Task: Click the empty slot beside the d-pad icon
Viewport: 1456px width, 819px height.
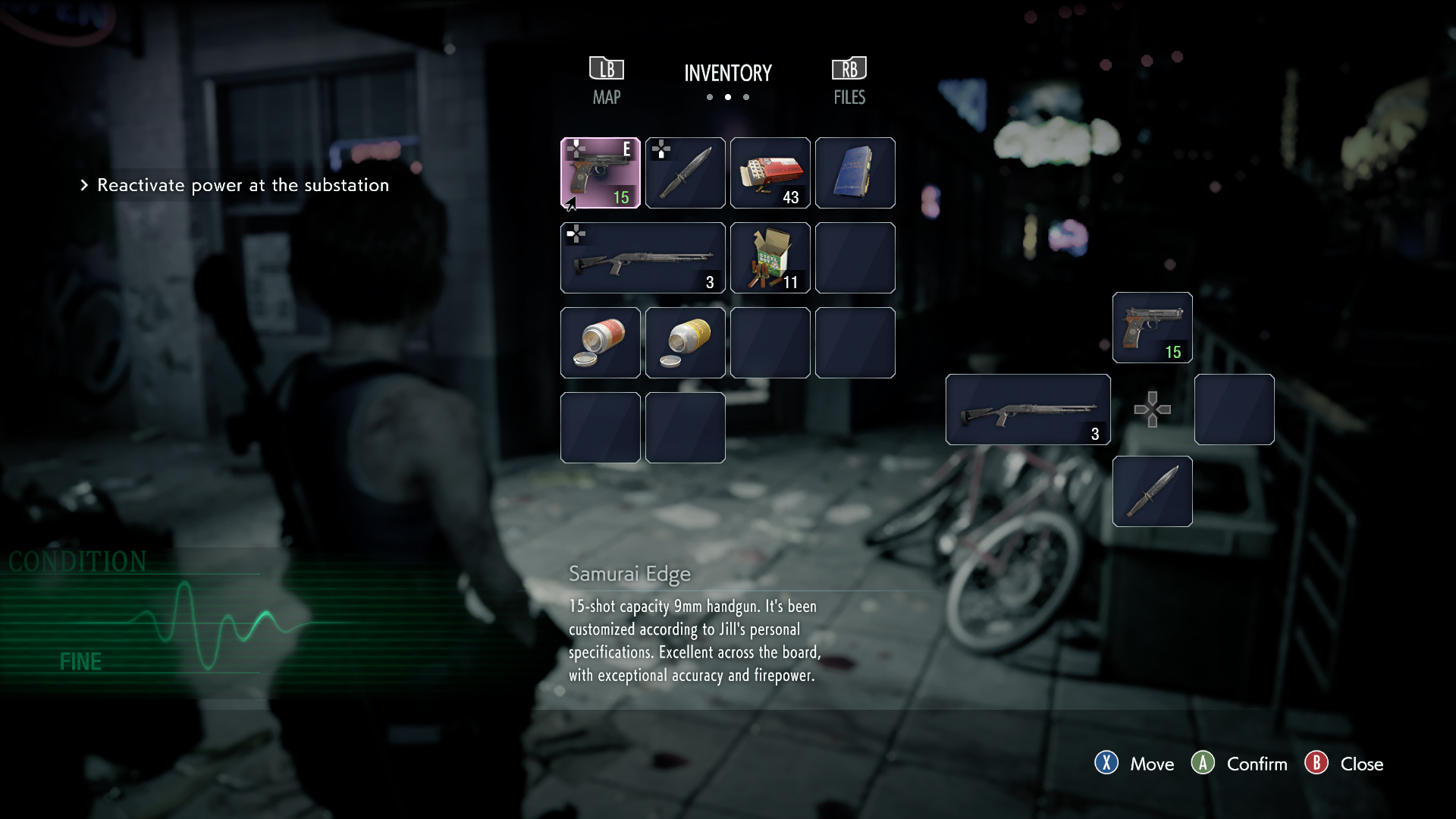Action: pos(1234,409)
